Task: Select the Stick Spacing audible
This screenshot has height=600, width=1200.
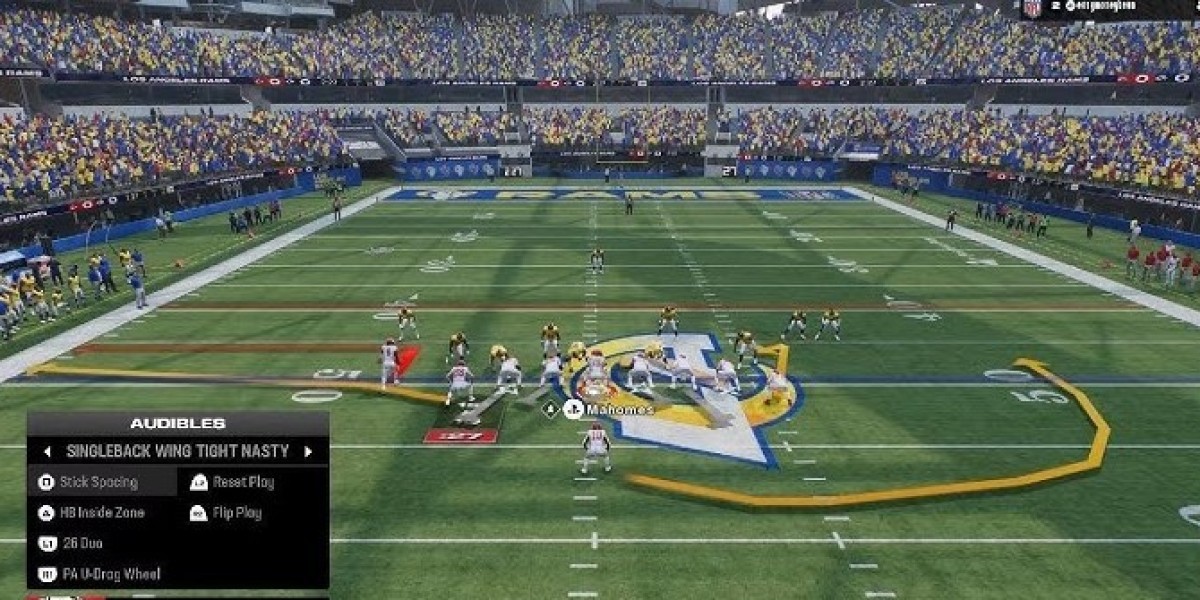Action: (98, 482)
